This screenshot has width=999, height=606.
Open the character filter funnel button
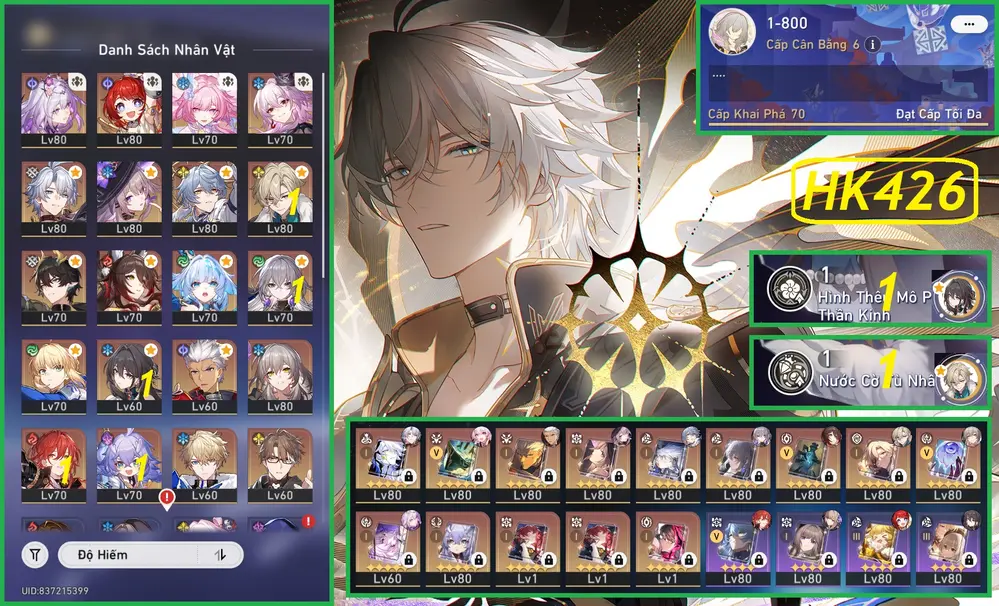36,554
